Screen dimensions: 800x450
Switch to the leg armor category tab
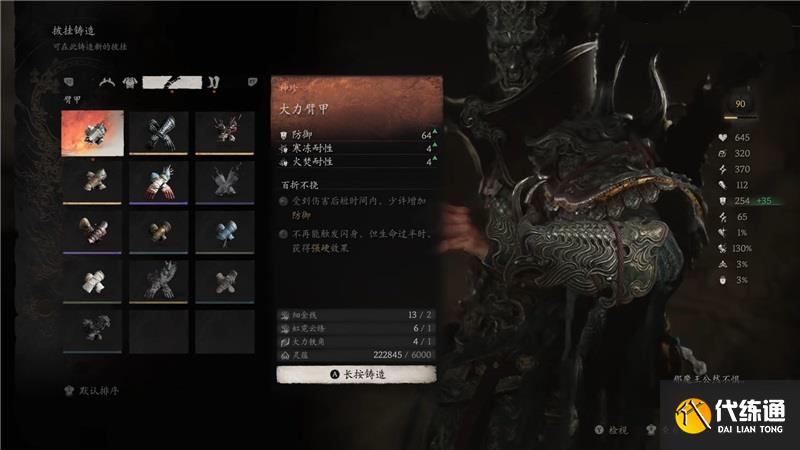tap(213, 82)
